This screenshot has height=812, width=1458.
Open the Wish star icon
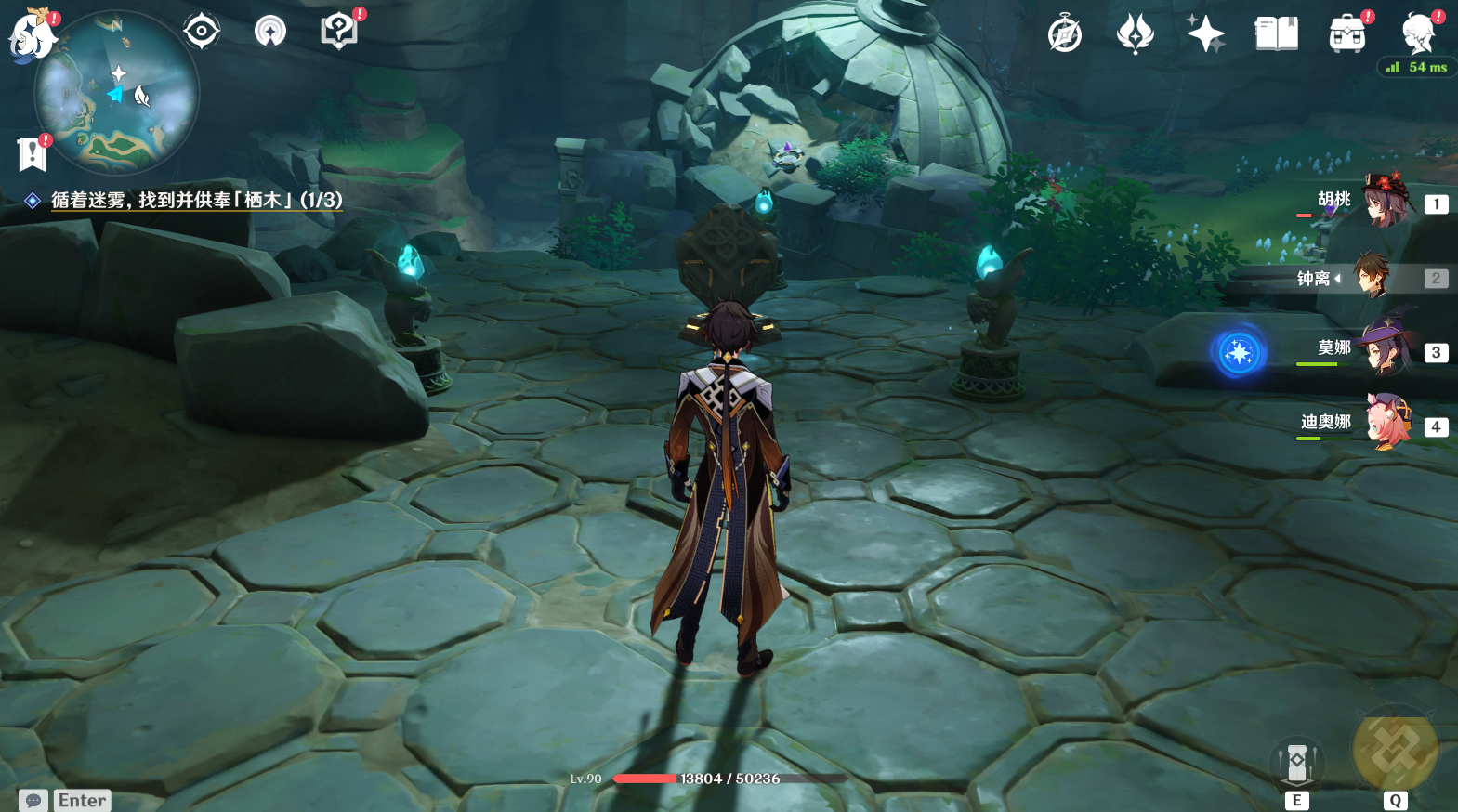(1205, 34)
